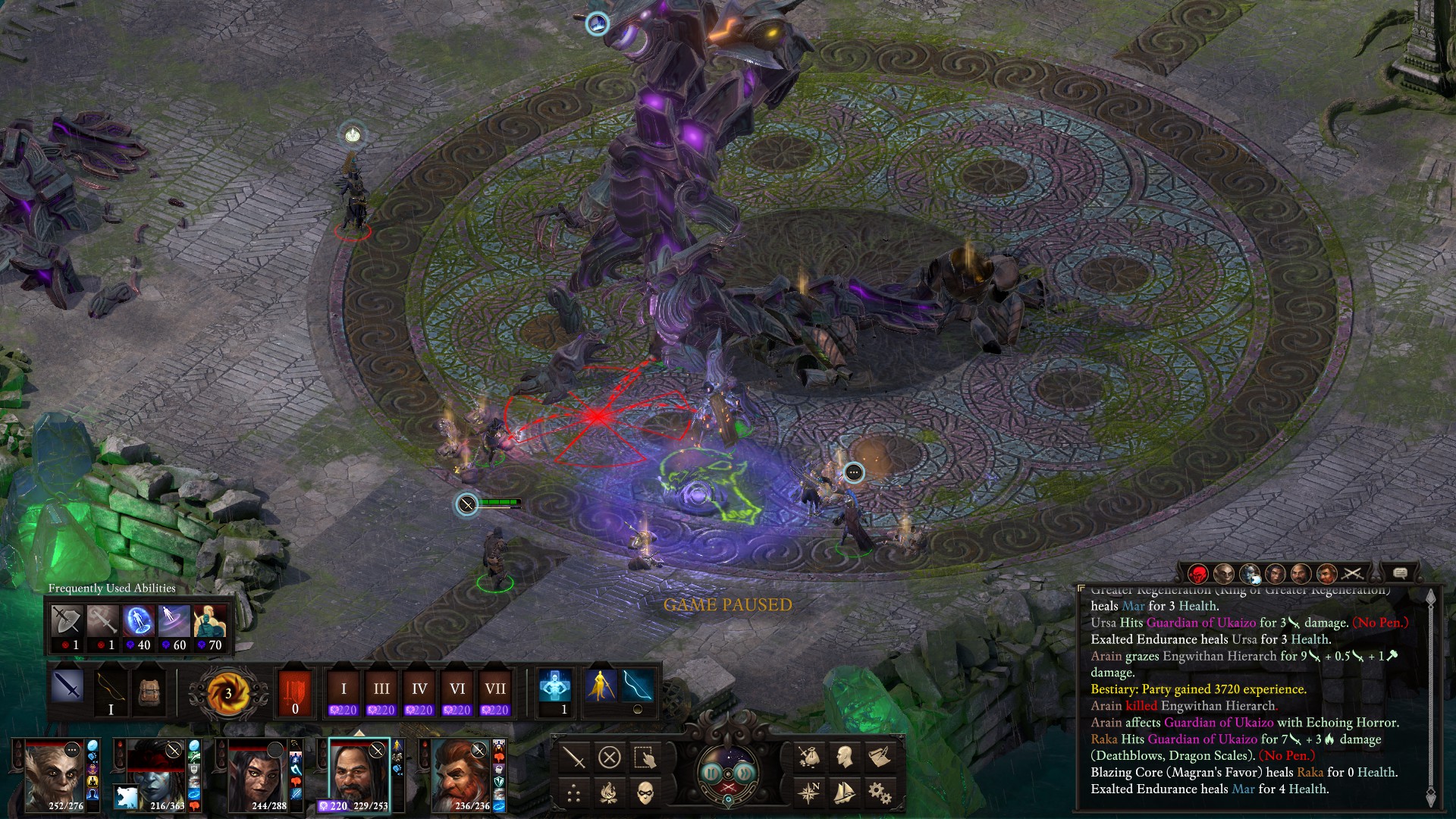Open the campfire rest button
Image resolution: width=1456 pixels, height=819 pixels.
pos(609,793)
